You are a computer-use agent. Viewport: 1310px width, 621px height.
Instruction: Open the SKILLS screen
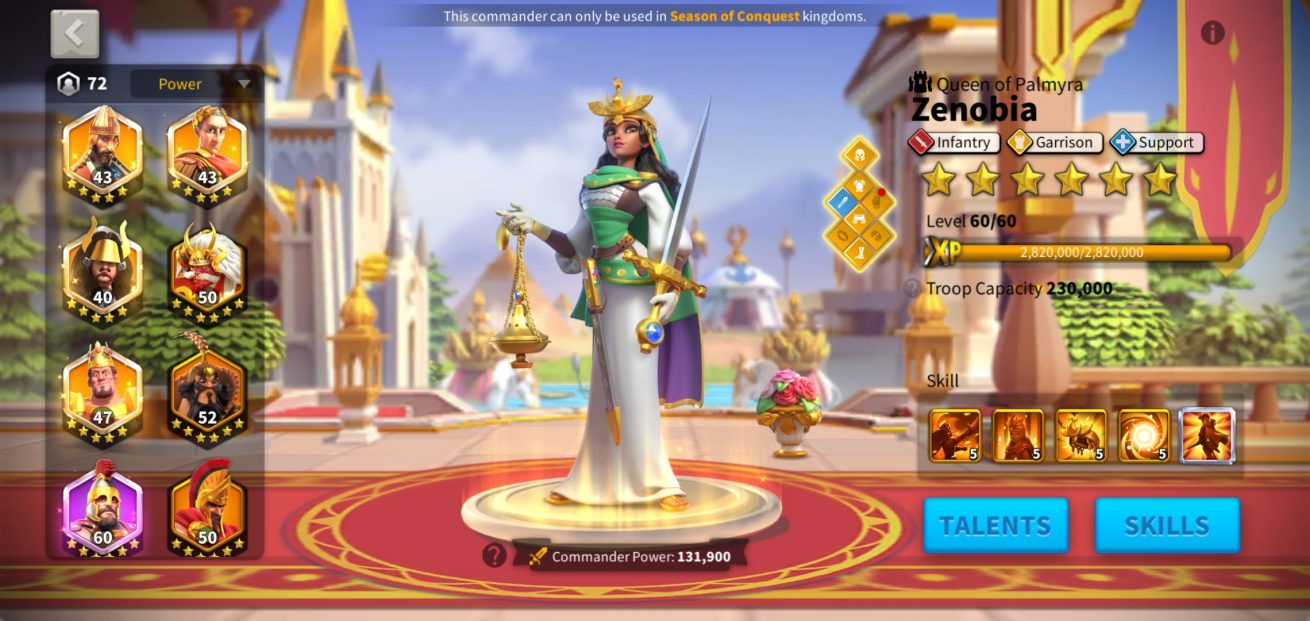tap(1167, 525)
